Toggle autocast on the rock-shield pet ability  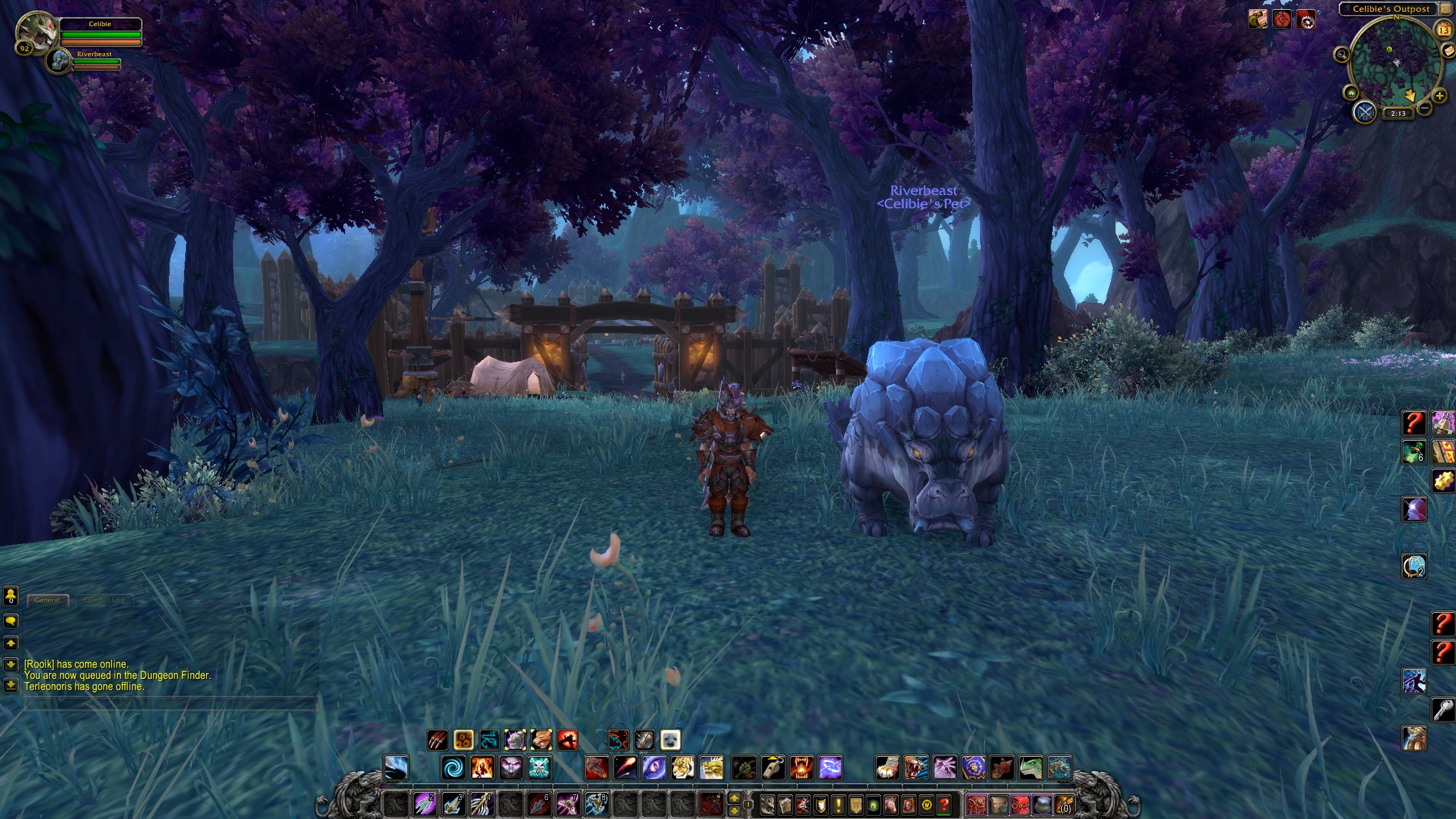515,740
